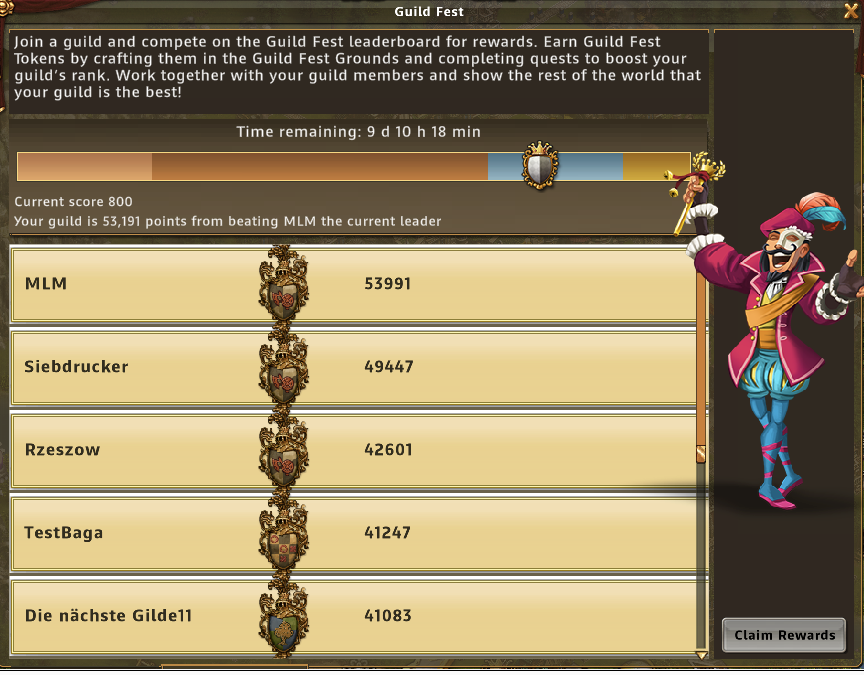The width and height of the screenshot is (864, 675).
Task: Click the shield marker on progress bar
Action: point(540,165)
